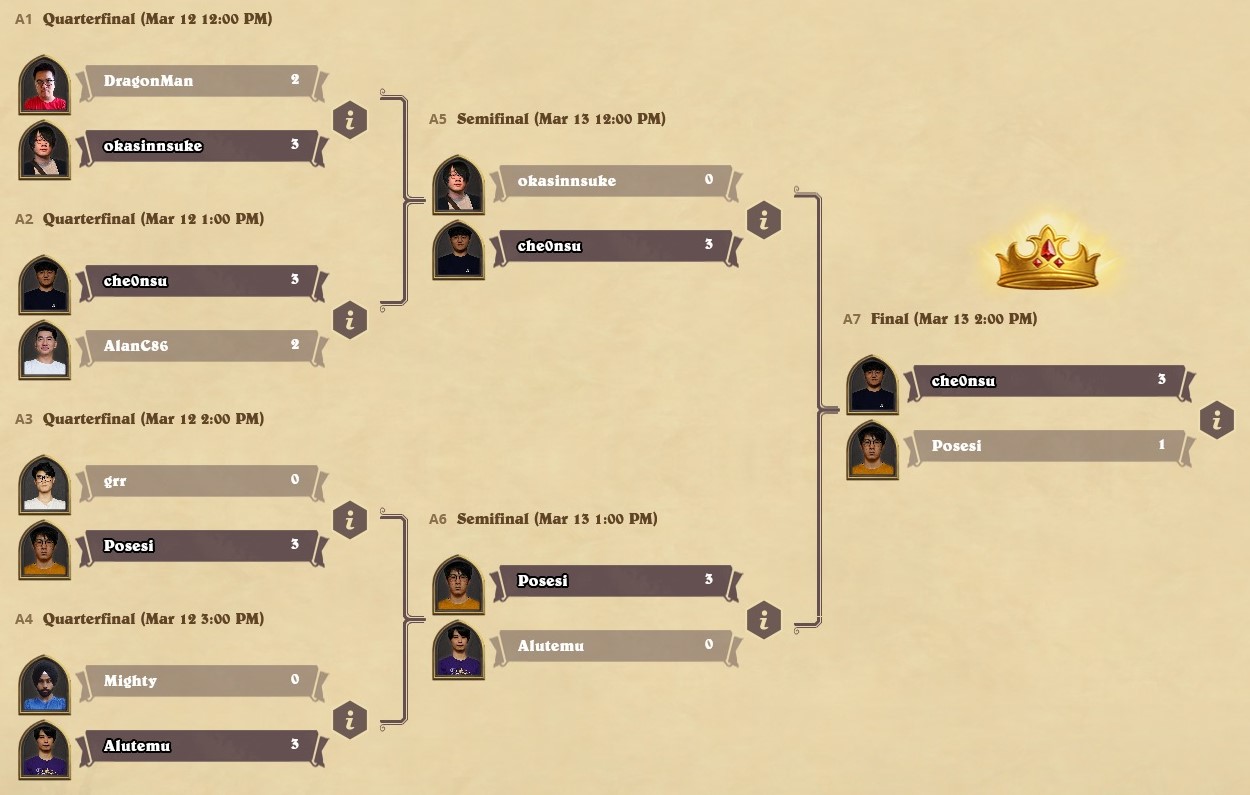Select Posesi's portrait in quarterfinal A3
This screenshot has height=795, width=1250.
coord(44,550)
